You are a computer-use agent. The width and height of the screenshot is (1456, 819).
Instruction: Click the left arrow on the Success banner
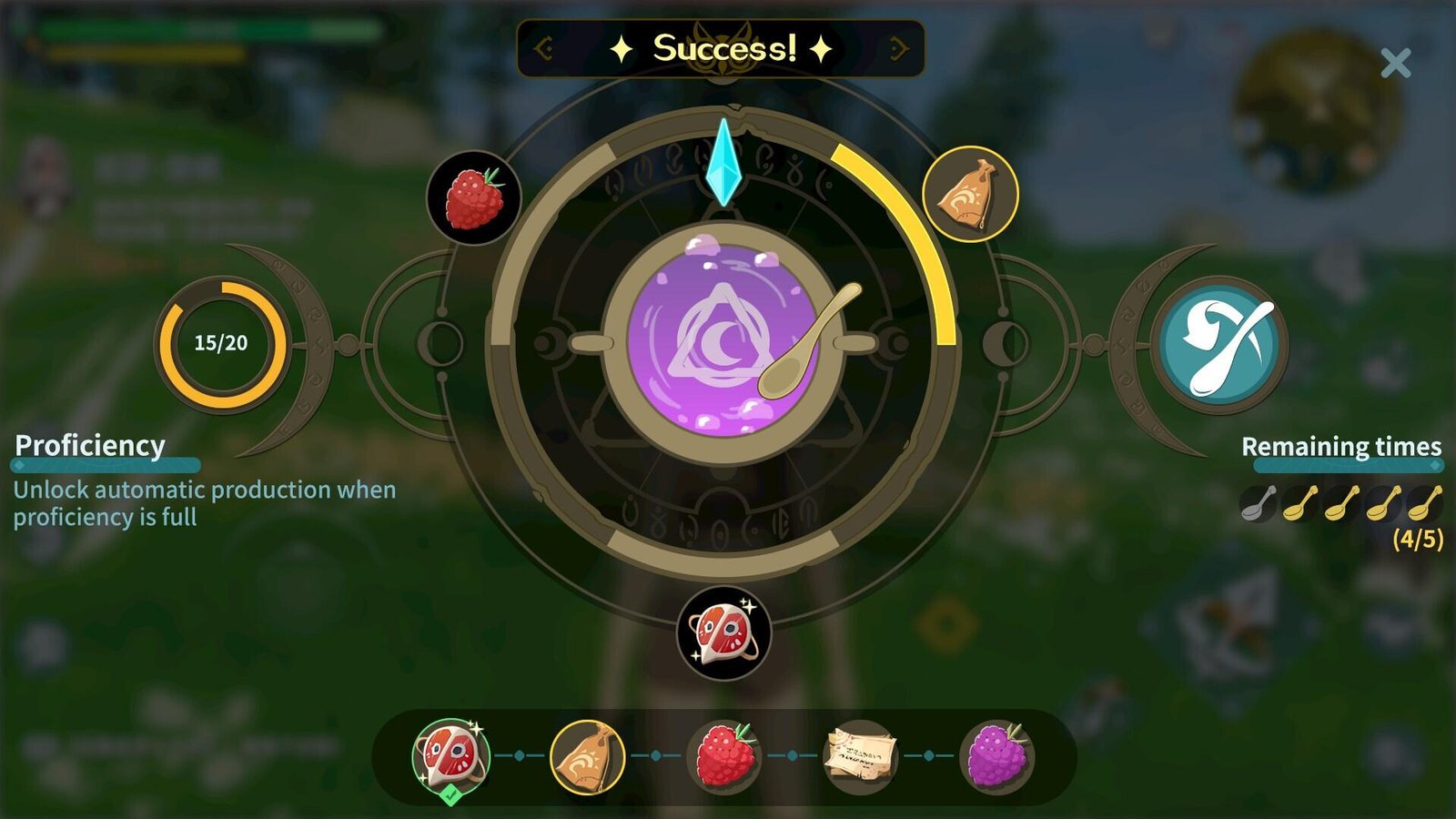[544, 48]
